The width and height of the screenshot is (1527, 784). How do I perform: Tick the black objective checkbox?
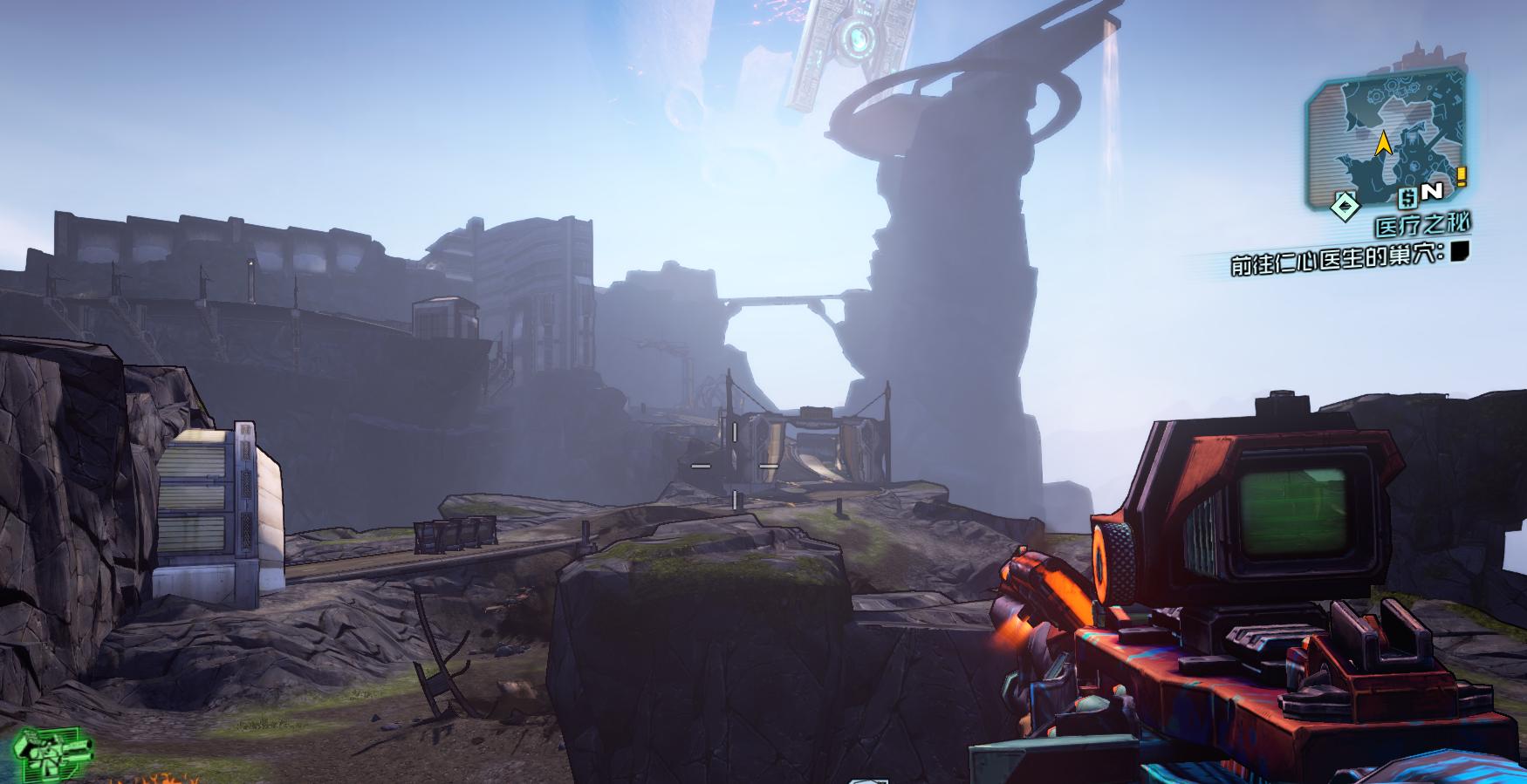point(1461,253)
